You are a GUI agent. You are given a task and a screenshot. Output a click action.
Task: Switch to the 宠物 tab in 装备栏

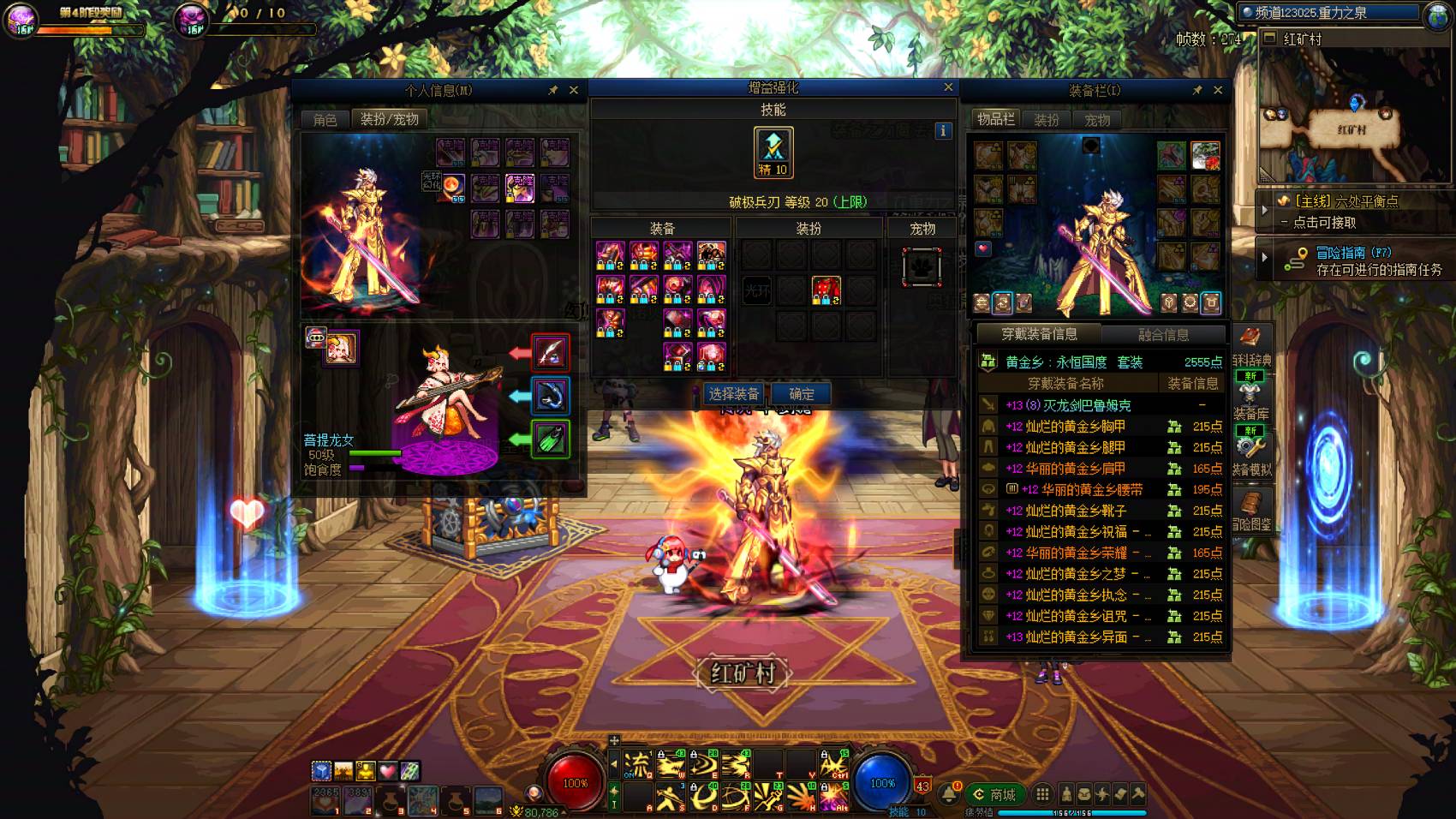pyautogui.click(x=1097, y=120)
